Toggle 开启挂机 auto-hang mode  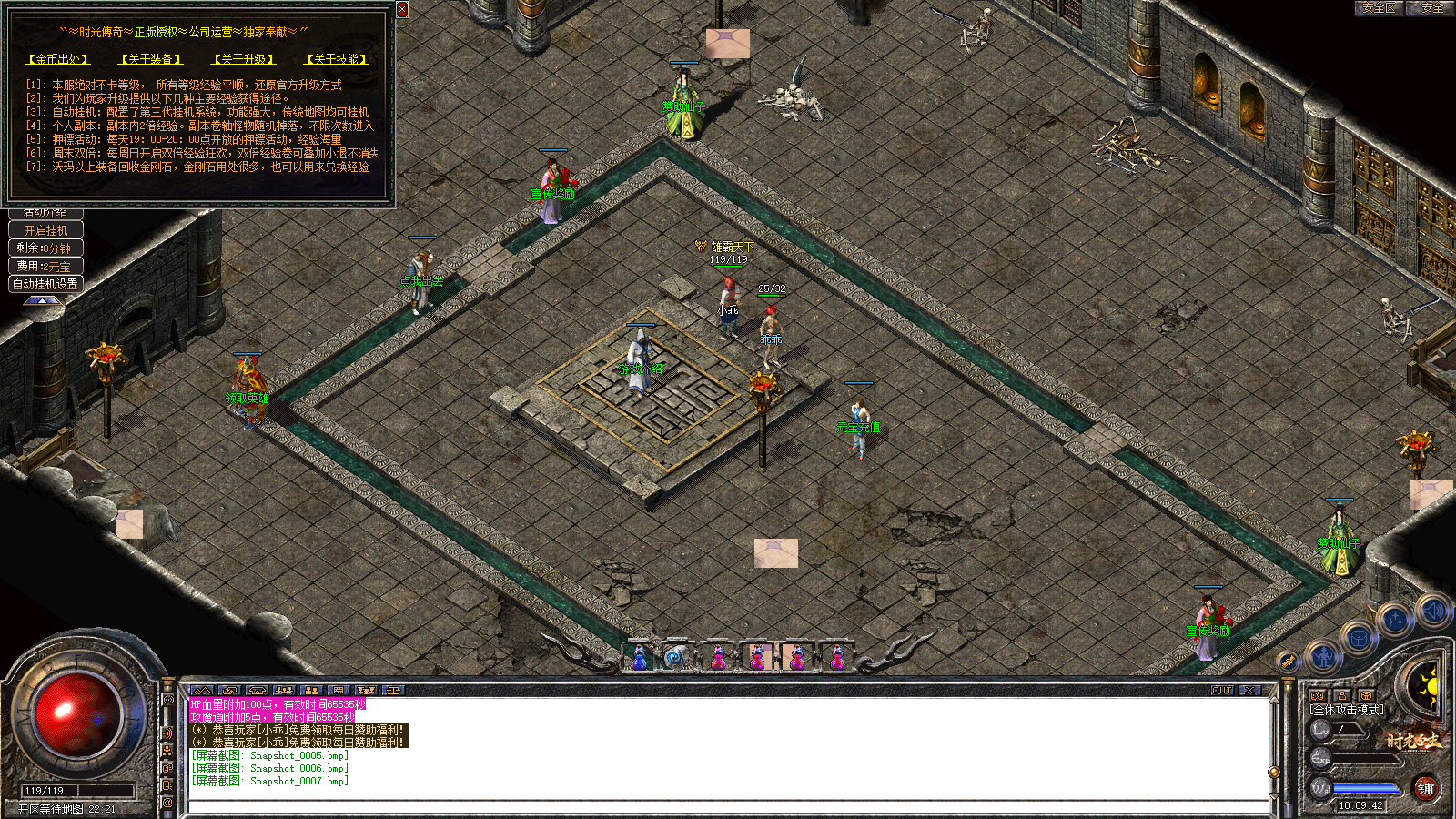pyautogui.click(x=45, y=229)
